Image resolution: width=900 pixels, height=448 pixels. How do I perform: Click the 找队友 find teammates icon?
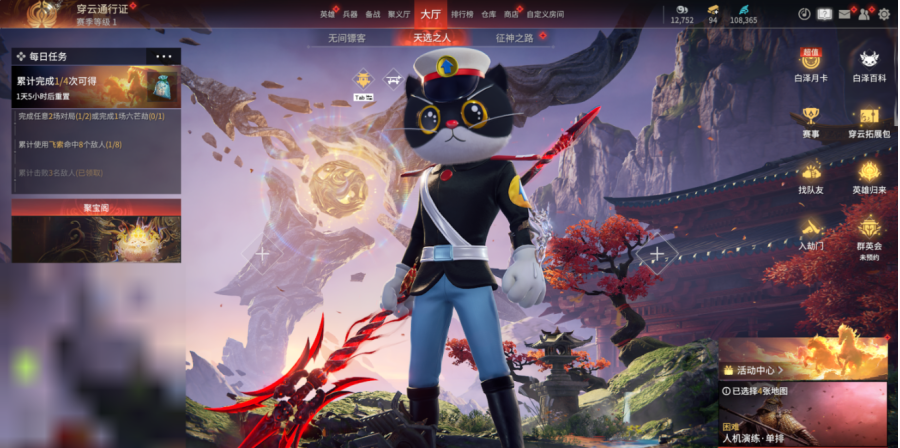point(811,177)
